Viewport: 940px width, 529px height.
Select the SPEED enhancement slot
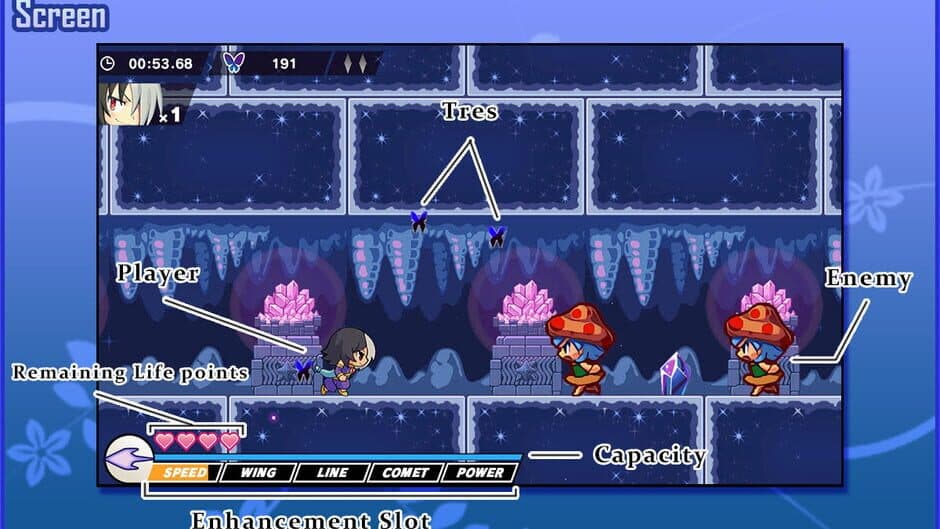(x=184, y=473)
